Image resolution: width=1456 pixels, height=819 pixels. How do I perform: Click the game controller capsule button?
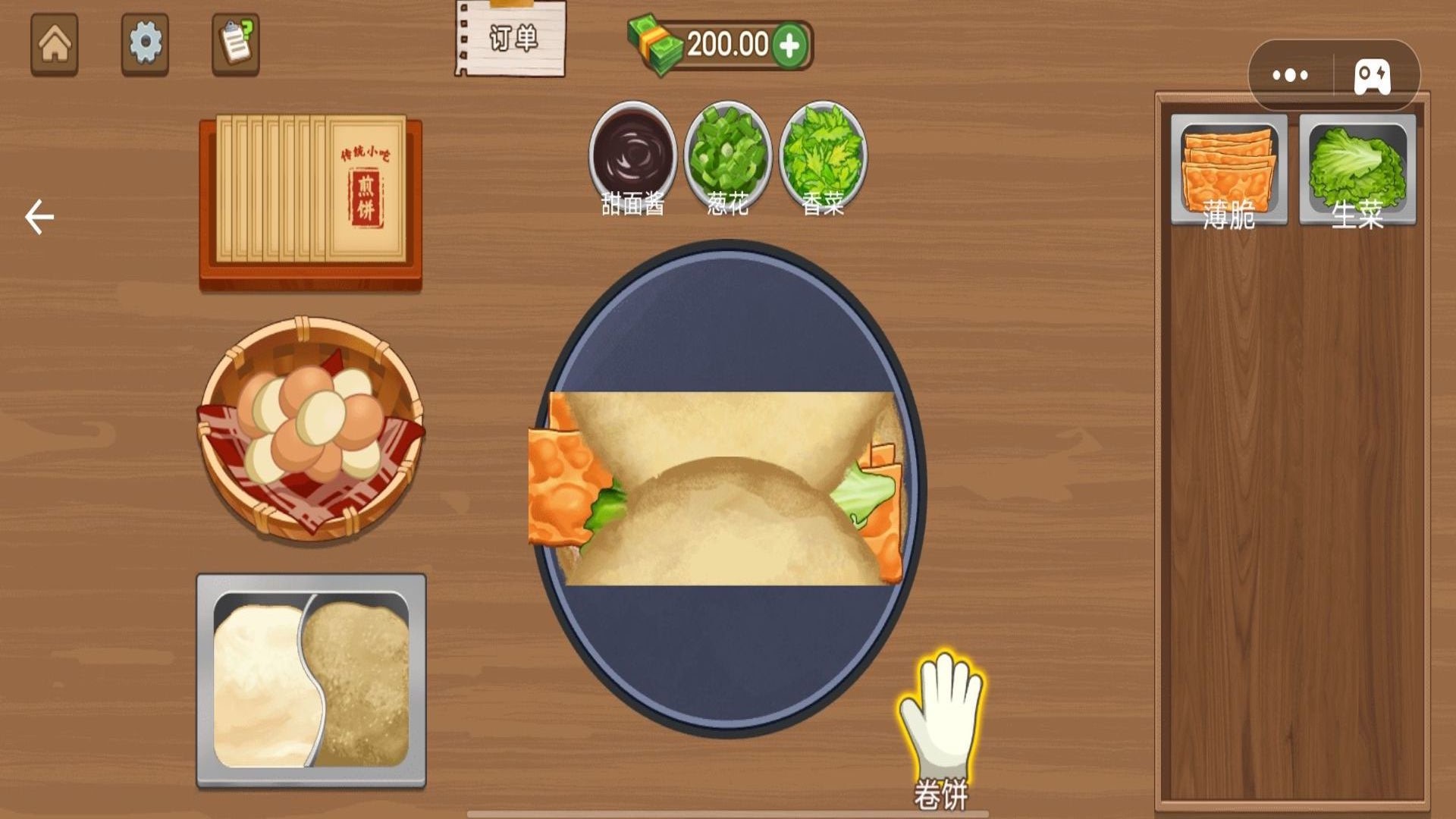[1373, 75]
